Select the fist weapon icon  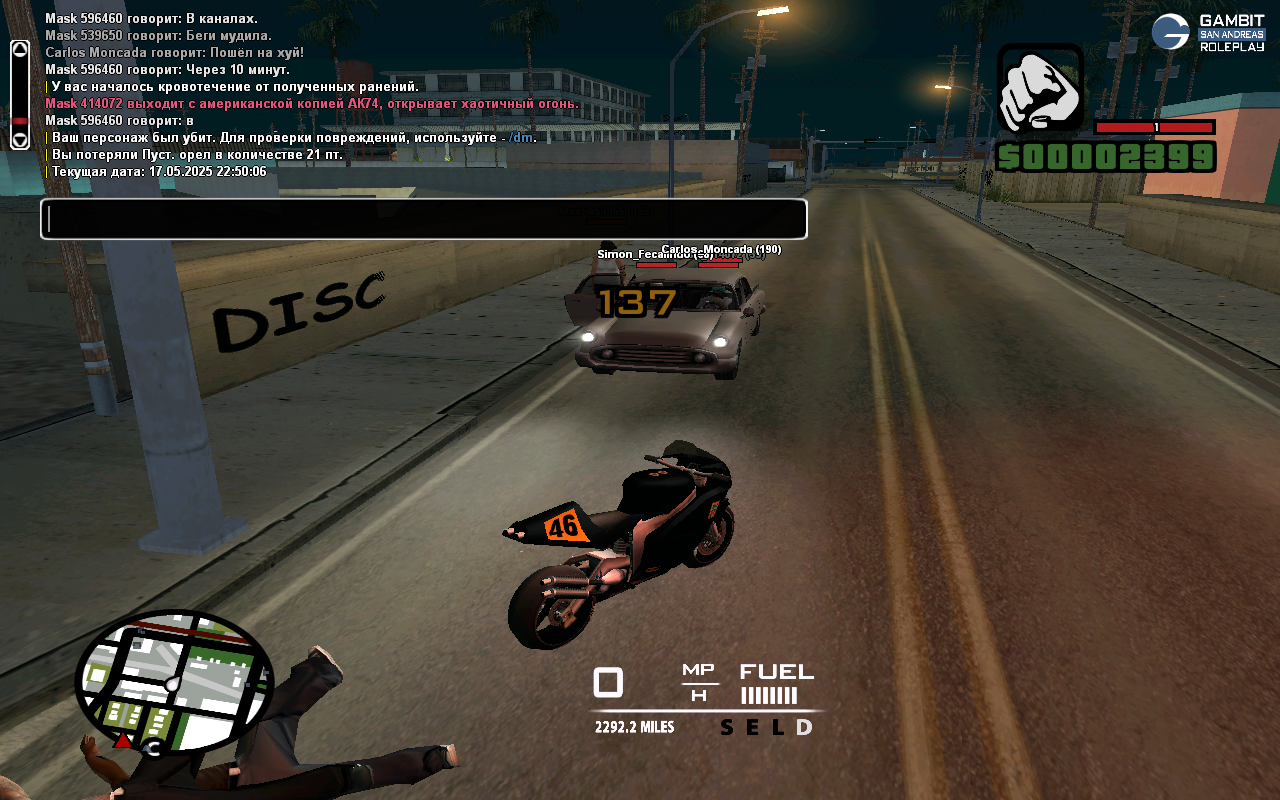click(1040, 88)
